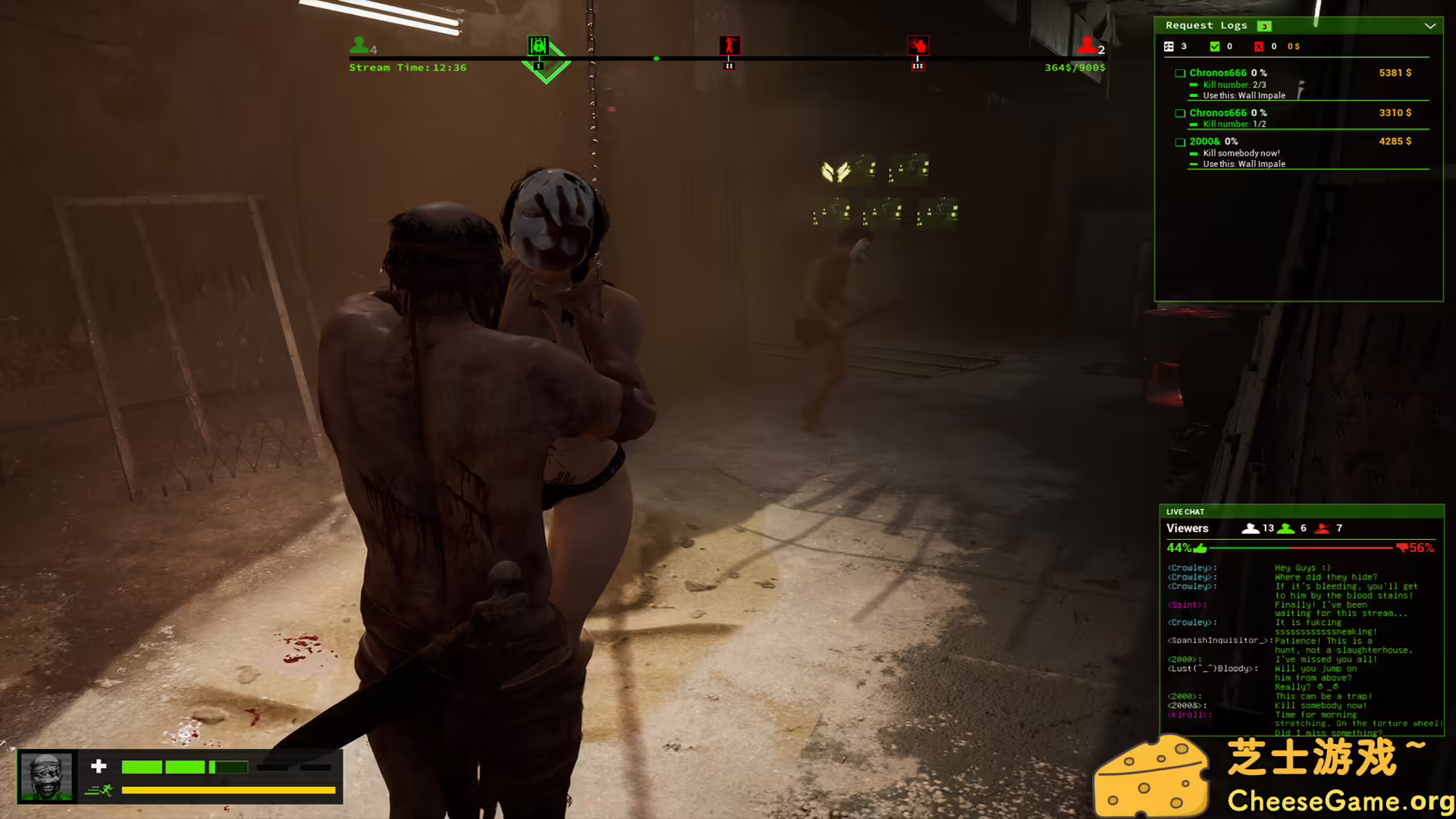Check the checkbox for the Chronos666 3310 $ request
Image resolution: width=1456 pixels, height=819 pixels.
click(x=1180, y=112)
